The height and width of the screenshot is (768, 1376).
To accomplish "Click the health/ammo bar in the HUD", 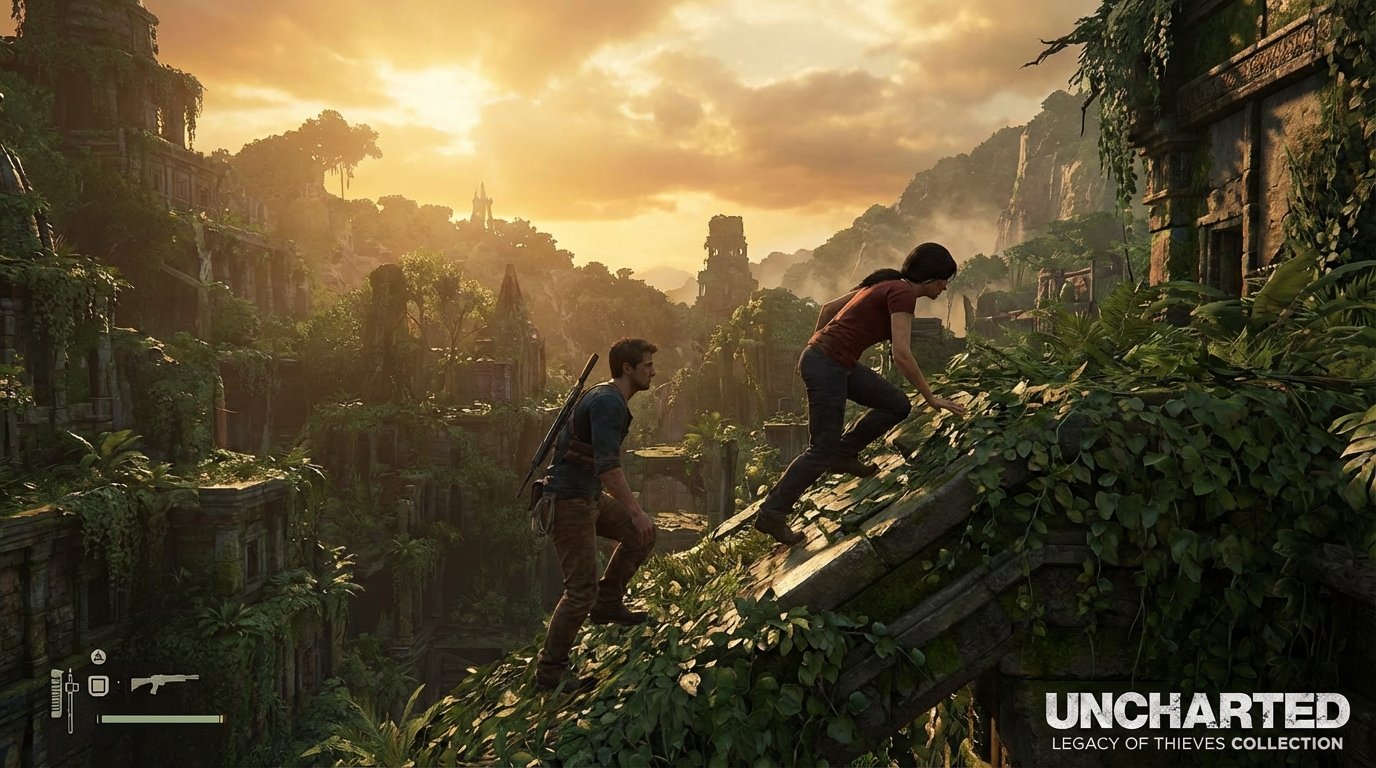I will click(160, 718).
